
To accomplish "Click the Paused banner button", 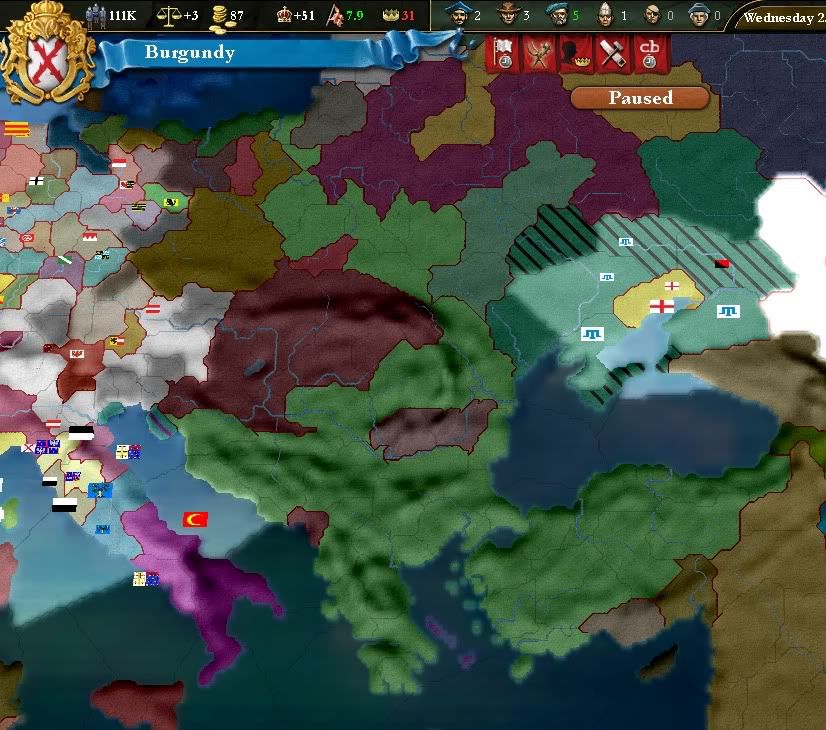I will pyautogui.click(x=640, y=98).
